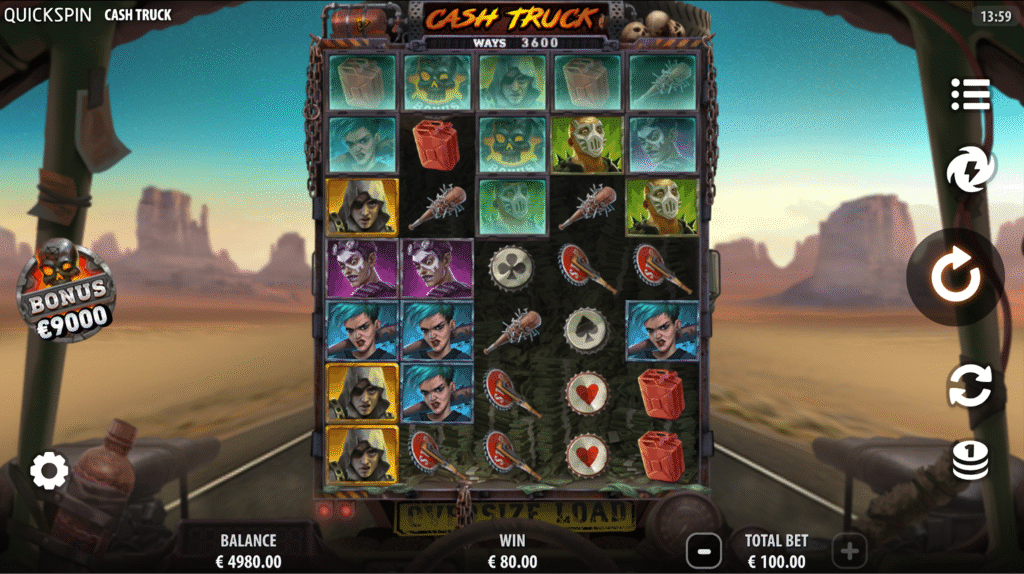This screenshot has height=574, width=1024.
Task: Open the autoplay spin settings
Action: pyautogui.click(x=970, y=385)
